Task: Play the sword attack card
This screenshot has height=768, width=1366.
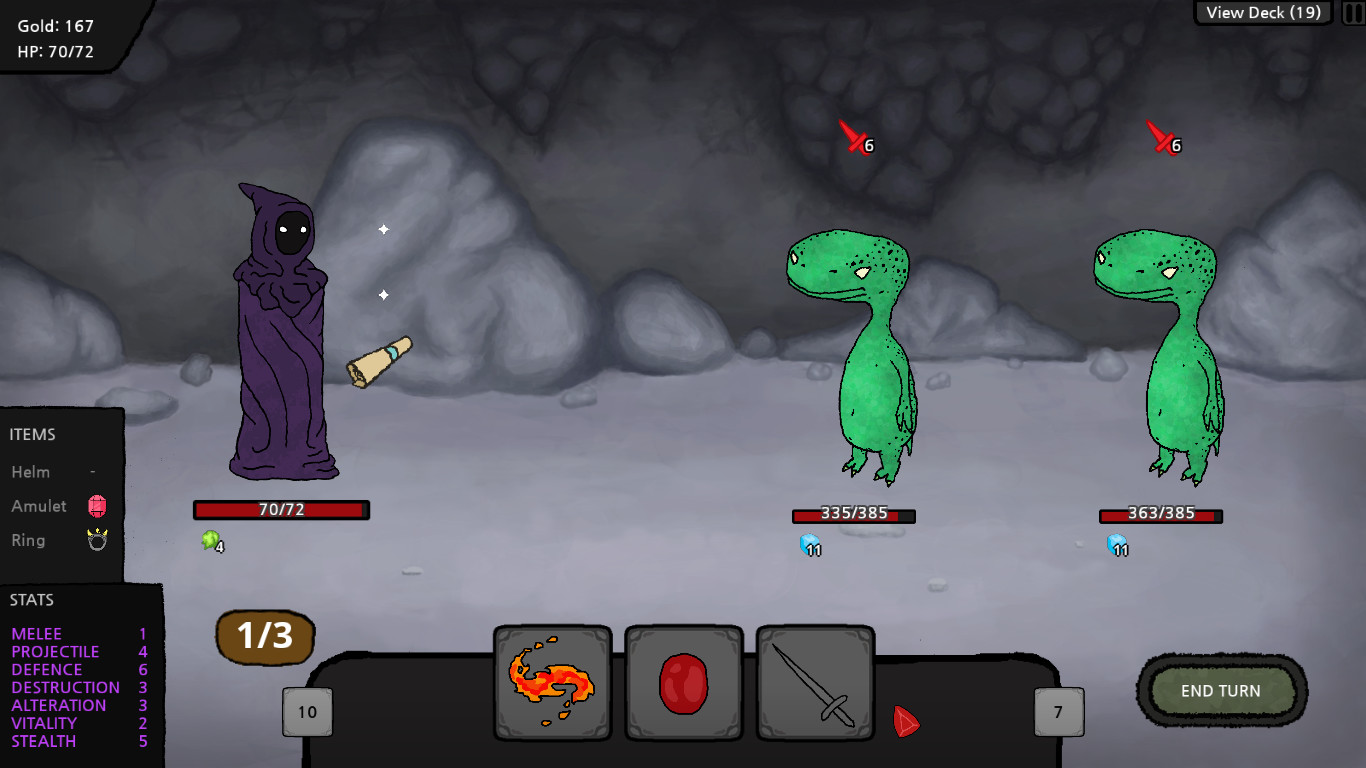Action: (814, 685)
